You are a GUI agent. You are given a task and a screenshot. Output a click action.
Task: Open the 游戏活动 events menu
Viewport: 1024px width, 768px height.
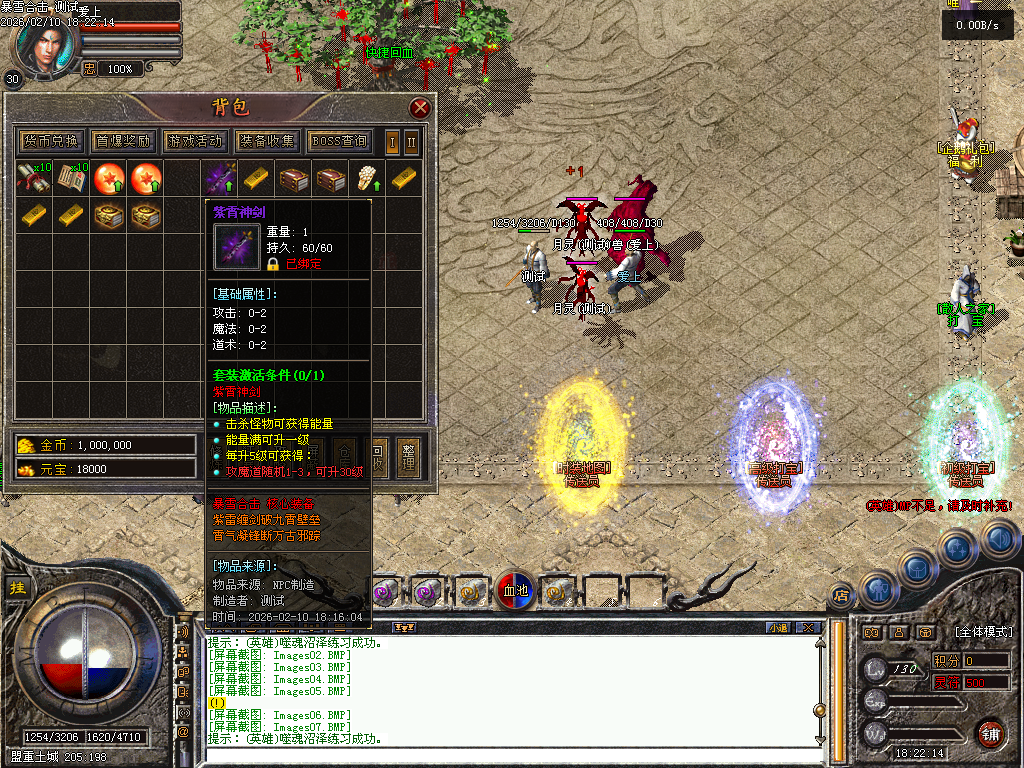[196, 141]
